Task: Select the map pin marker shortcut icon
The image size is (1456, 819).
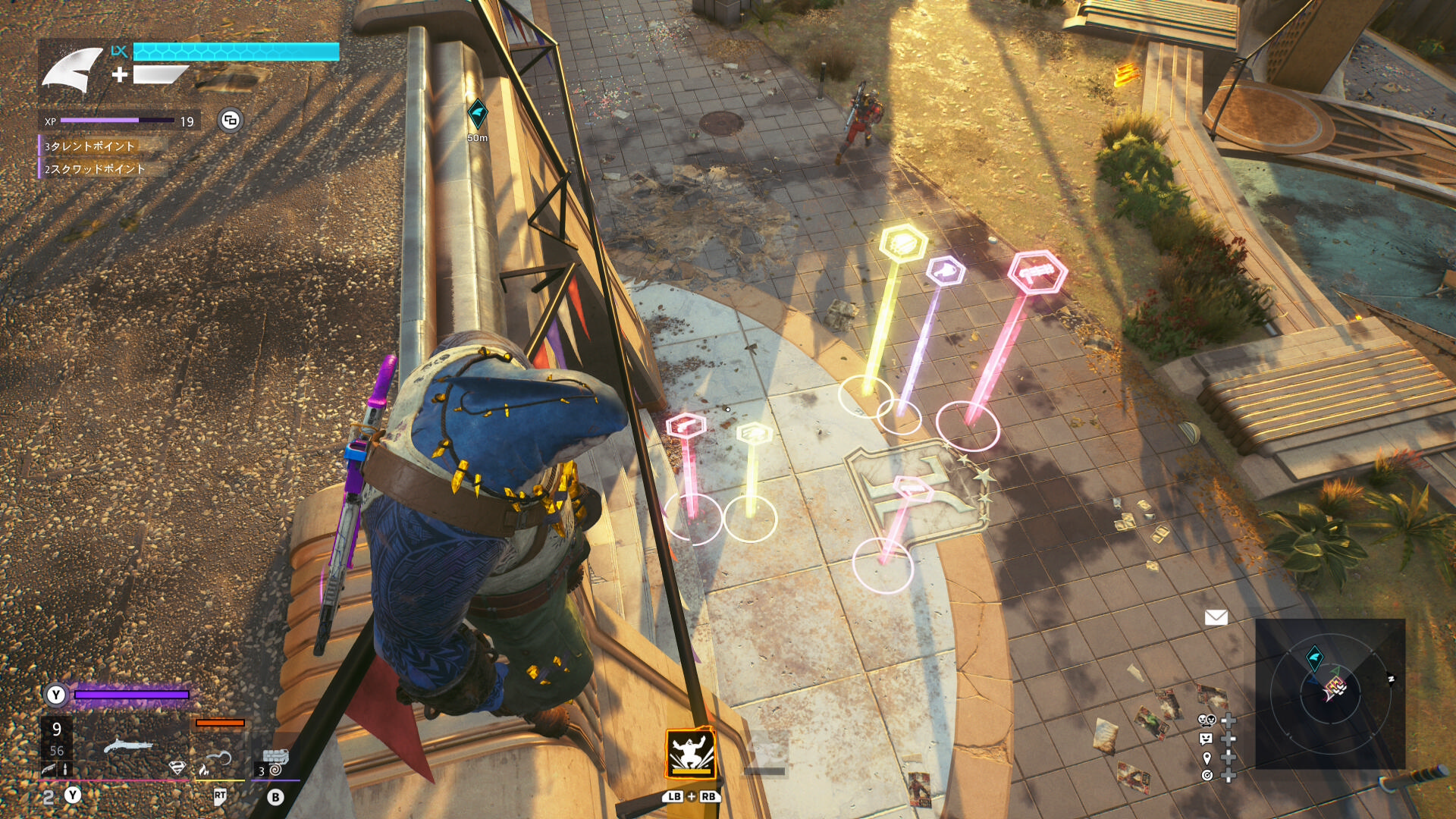Action: tap(1207, 758)
